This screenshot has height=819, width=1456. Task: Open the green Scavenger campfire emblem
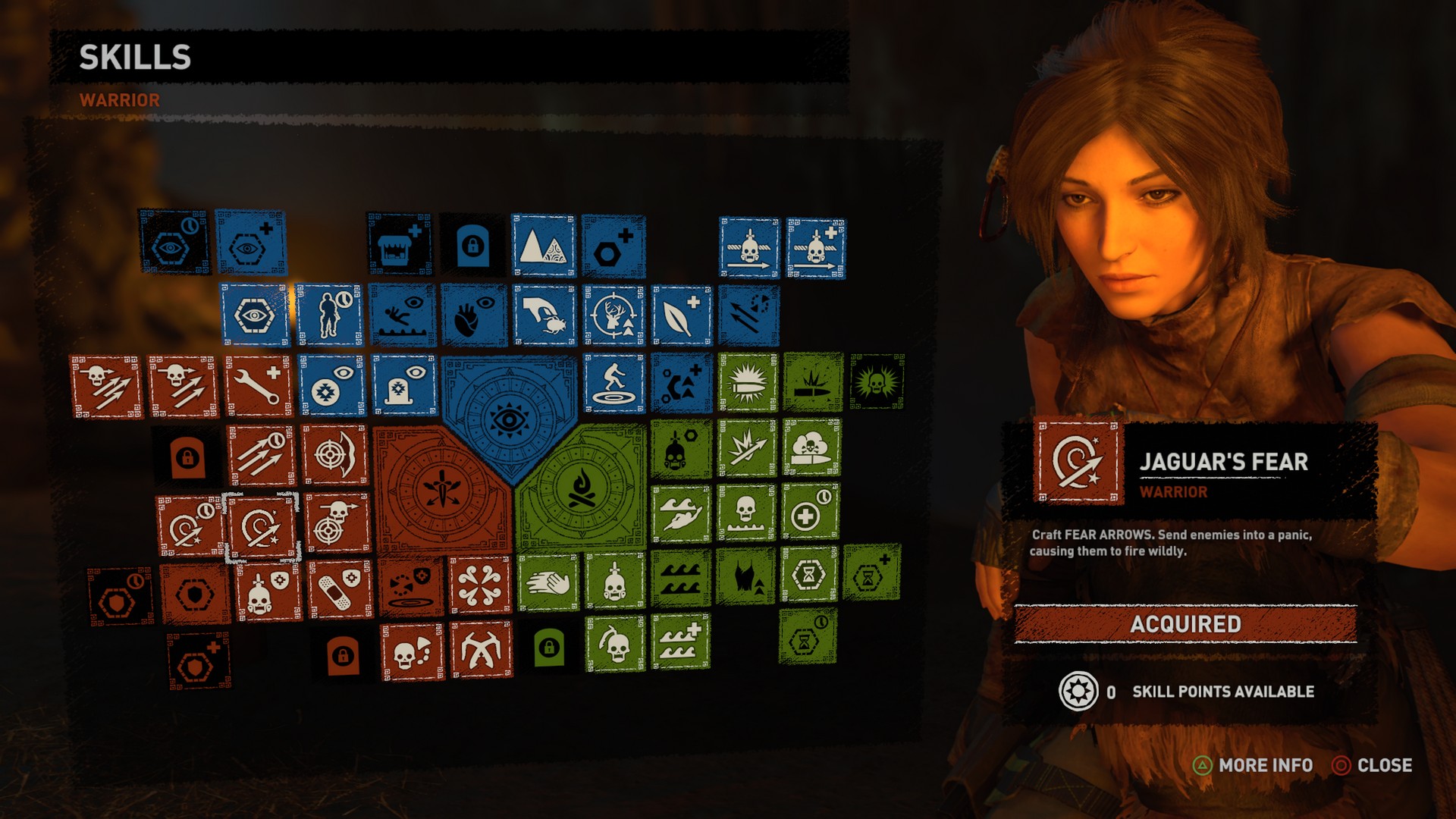click(582, 489)
